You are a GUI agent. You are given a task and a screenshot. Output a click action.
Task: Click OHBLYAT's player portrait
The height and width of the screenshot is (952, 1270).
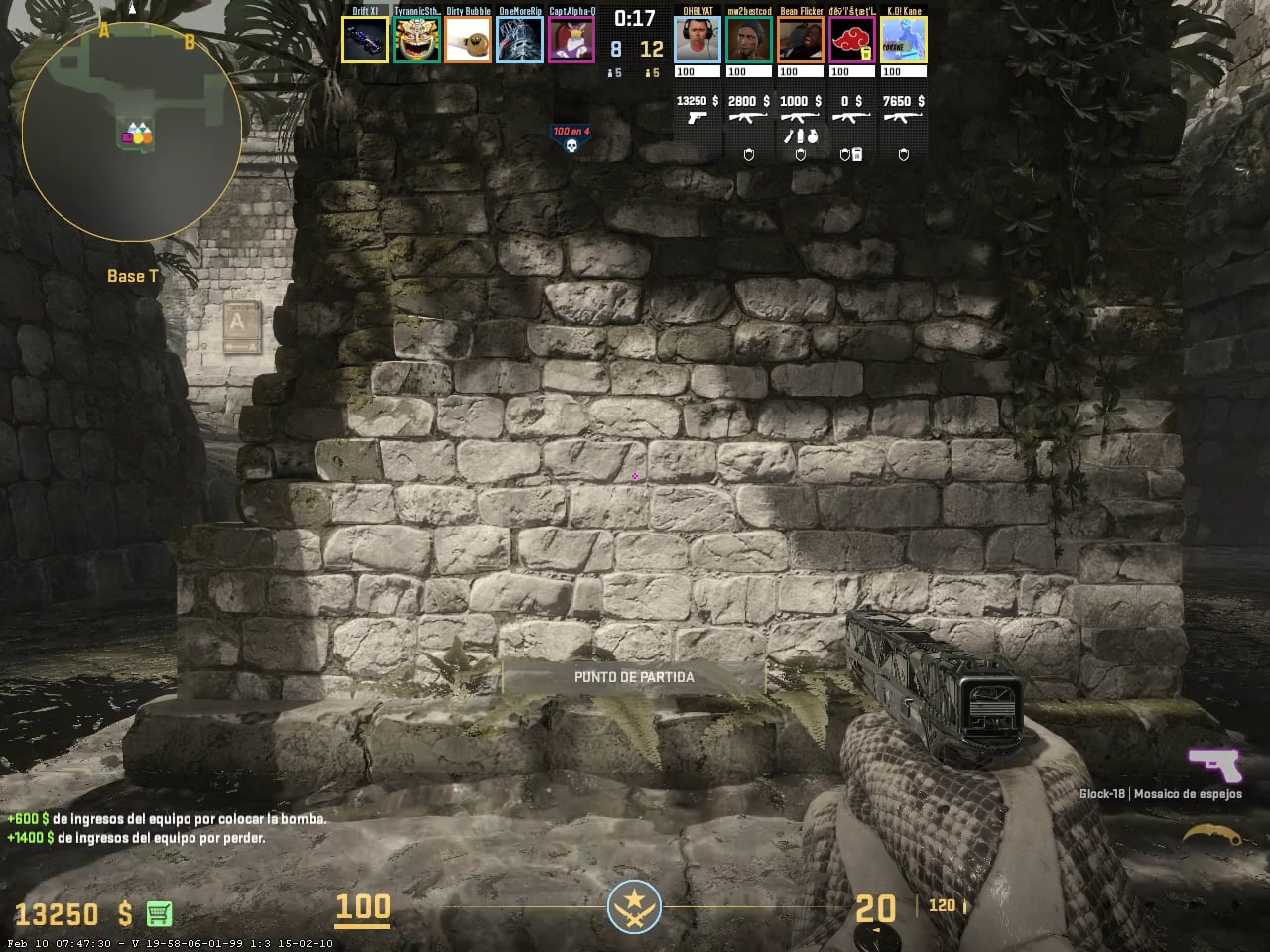pyautogui.click(x=698, y=40)
